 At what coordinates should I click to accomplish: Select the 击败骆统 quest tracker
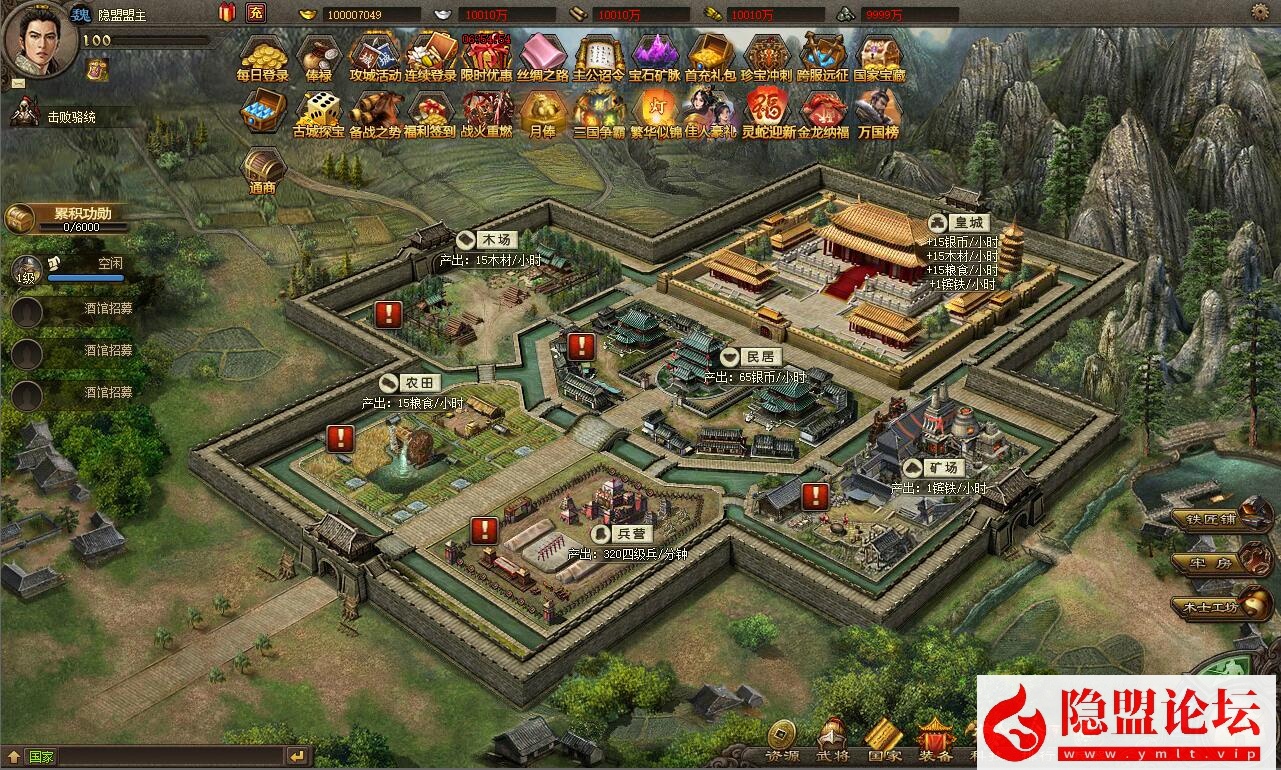pyautogui.click(x=72, y=117)
